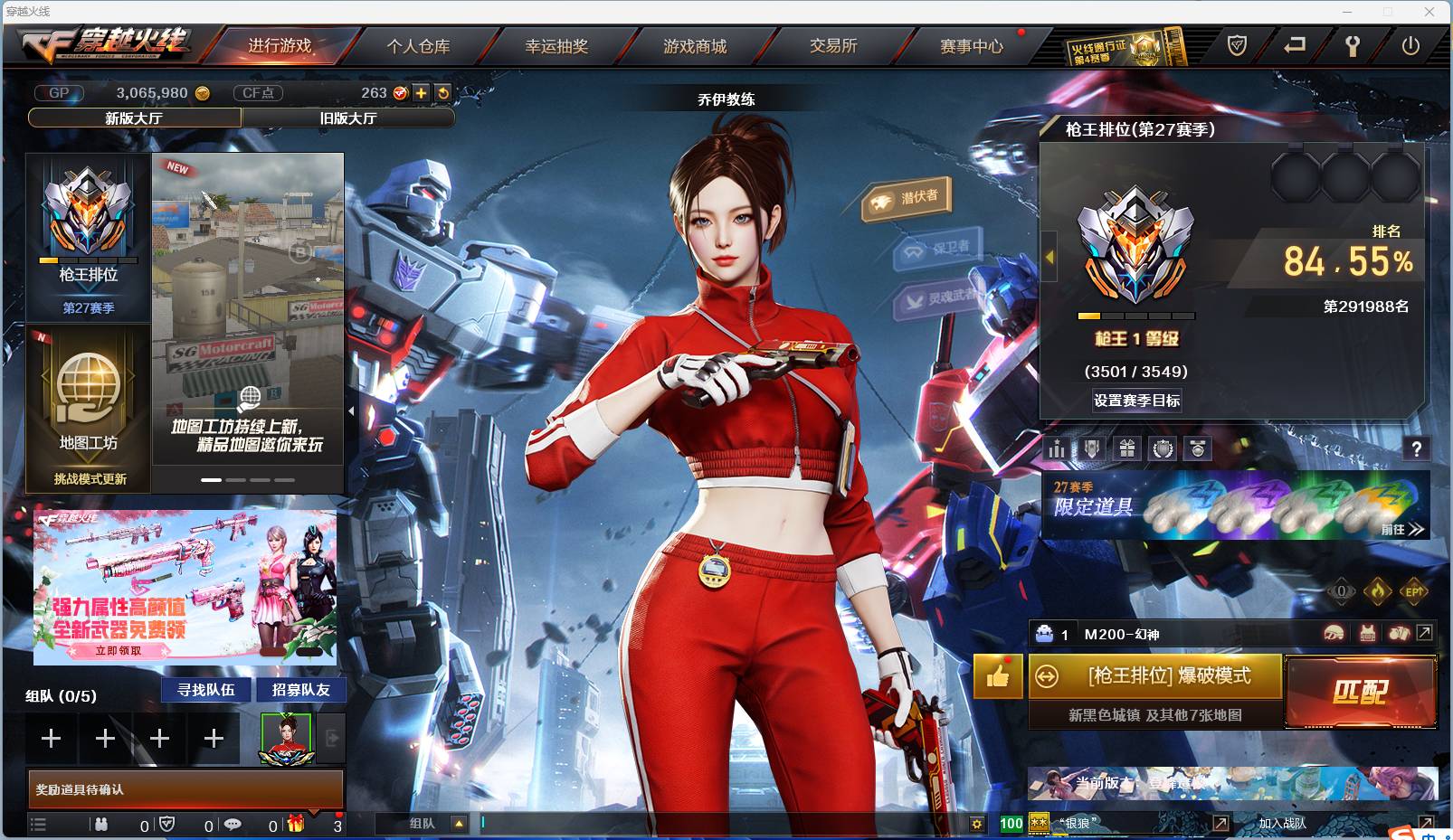Select the armor vest equipment icon
This screenshot has width=1453, height=840.
1367,632
